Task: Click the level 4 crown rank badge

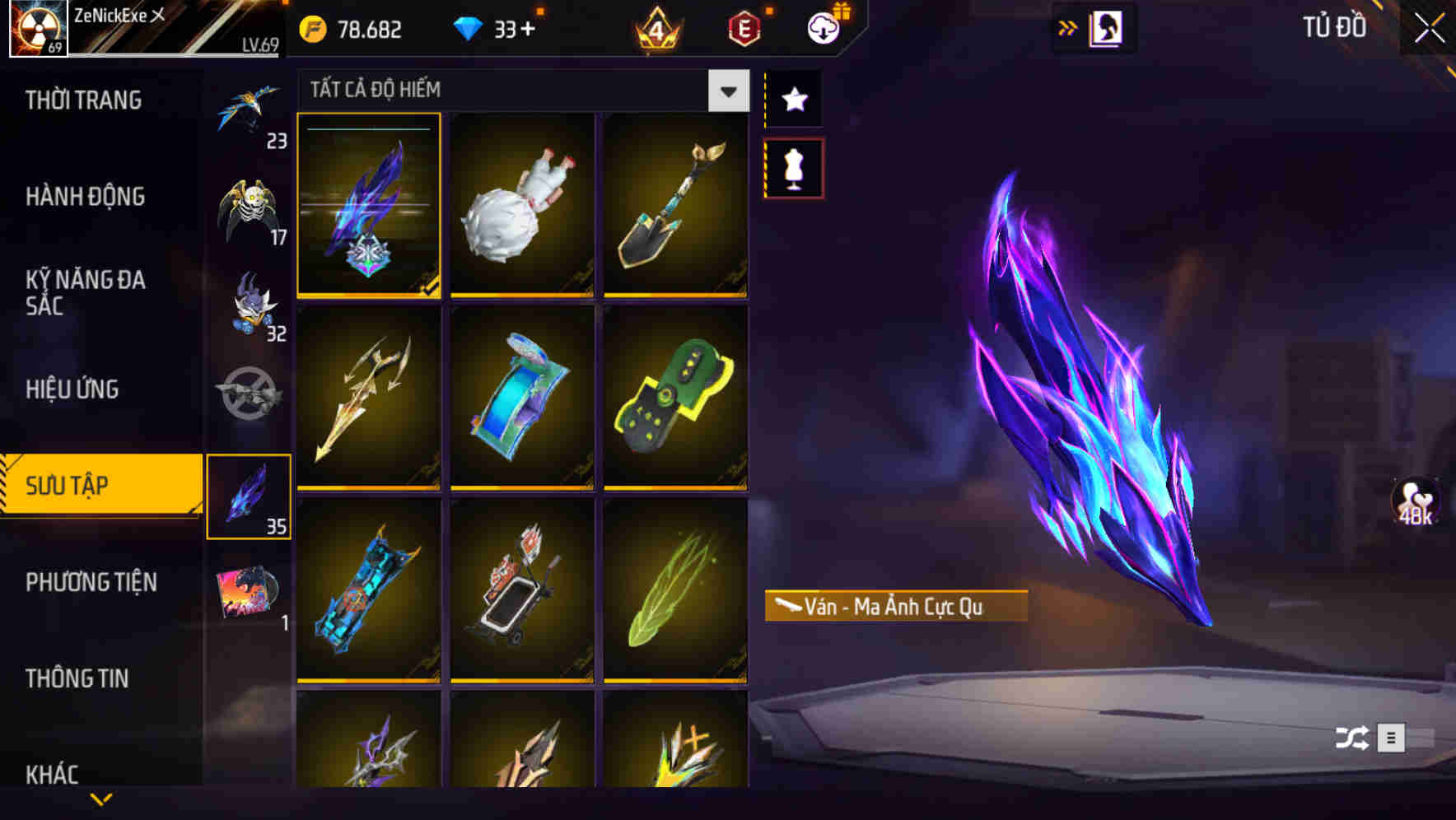Action: click(658, 27)
